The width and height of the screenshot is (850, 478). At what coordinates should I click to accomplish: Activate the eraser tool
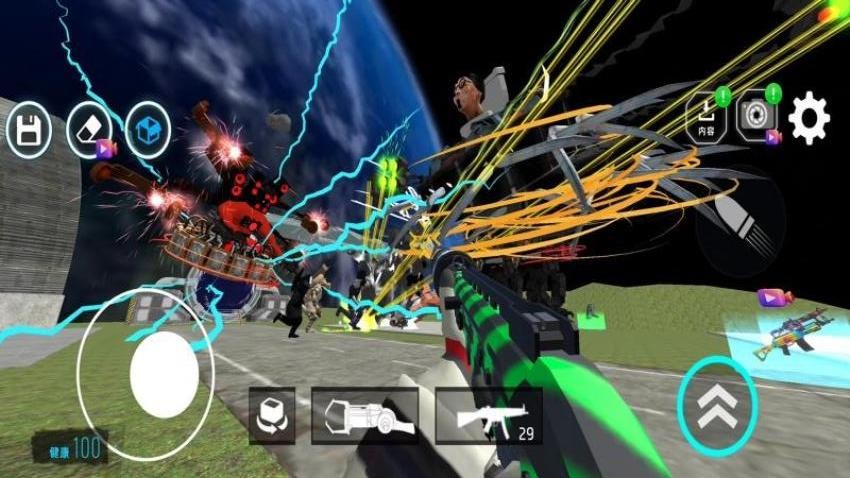click(88, 131)
